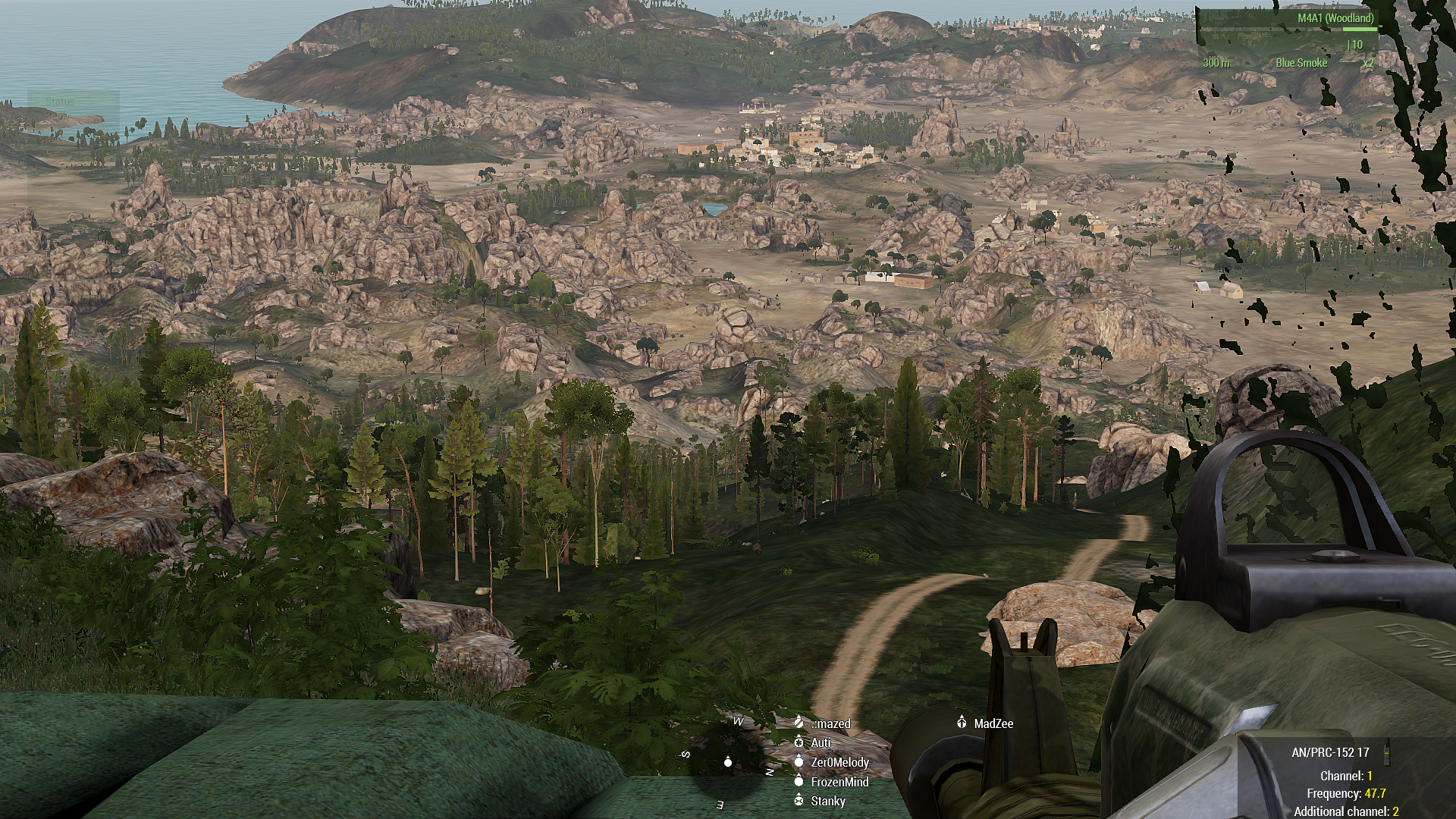Click the squad compass ring
Viewport: 1456px width, 819px height.
pos(727,761)
